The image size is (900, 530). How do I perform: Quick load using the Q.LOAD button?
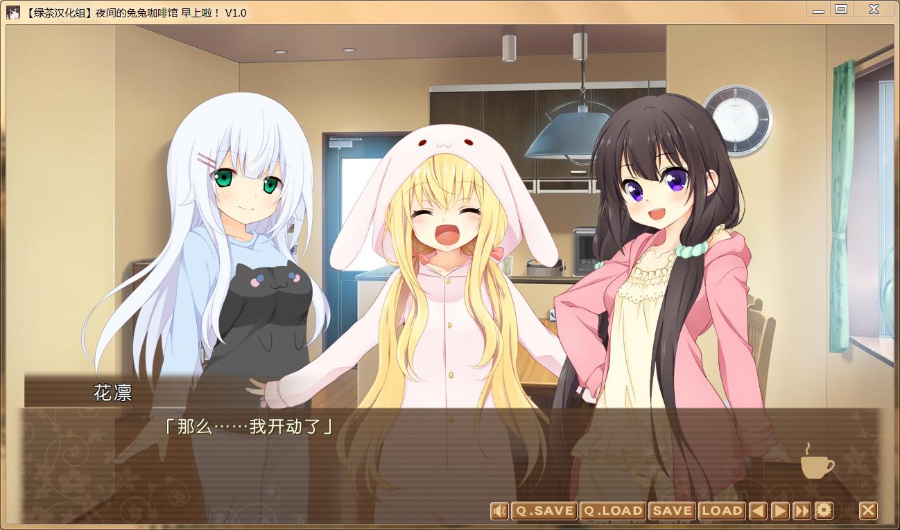(612, 511)
